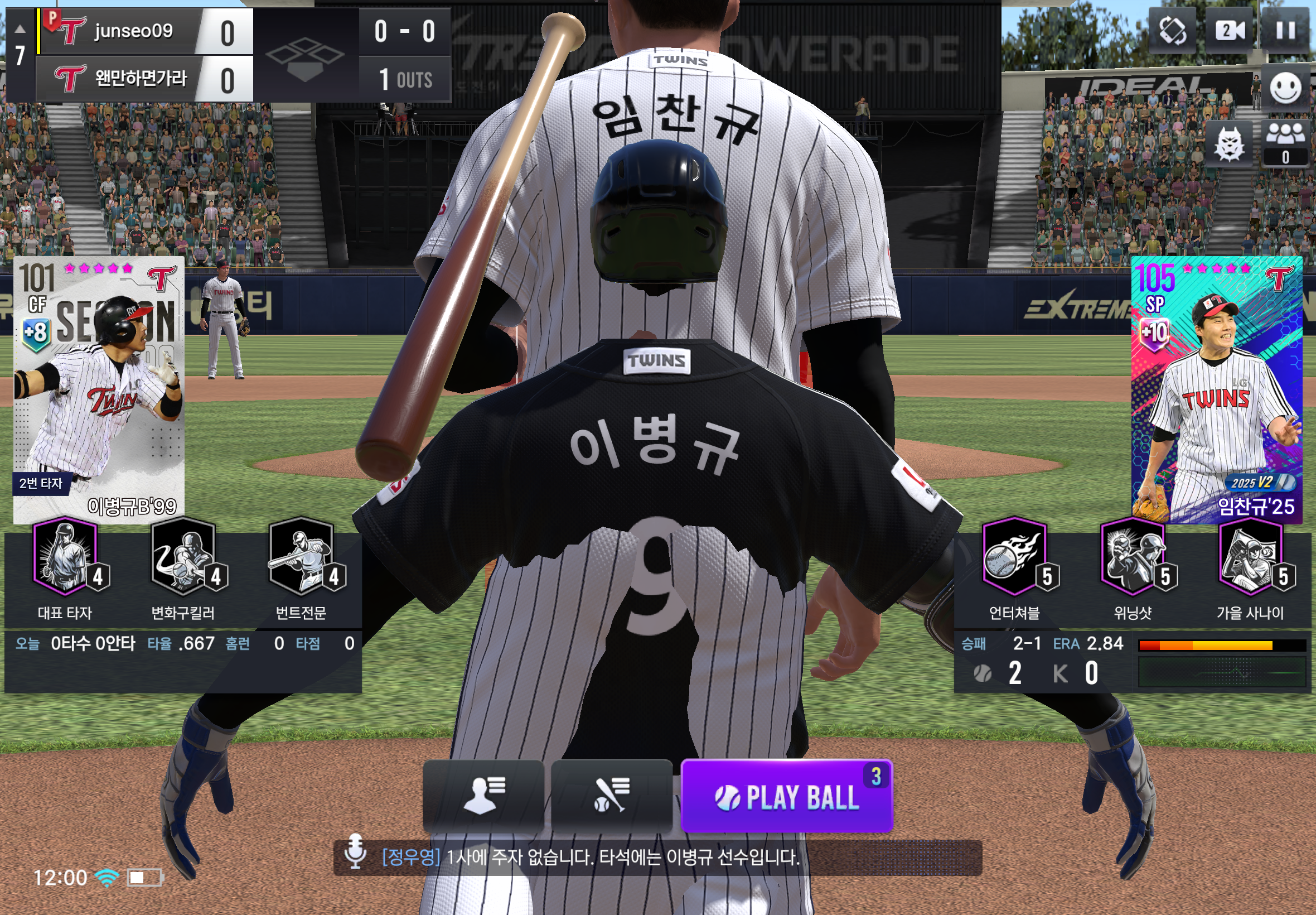The image size is (1316, 915).
Task: Select the 번트전문 skill icon
Action: coord(301,556)
